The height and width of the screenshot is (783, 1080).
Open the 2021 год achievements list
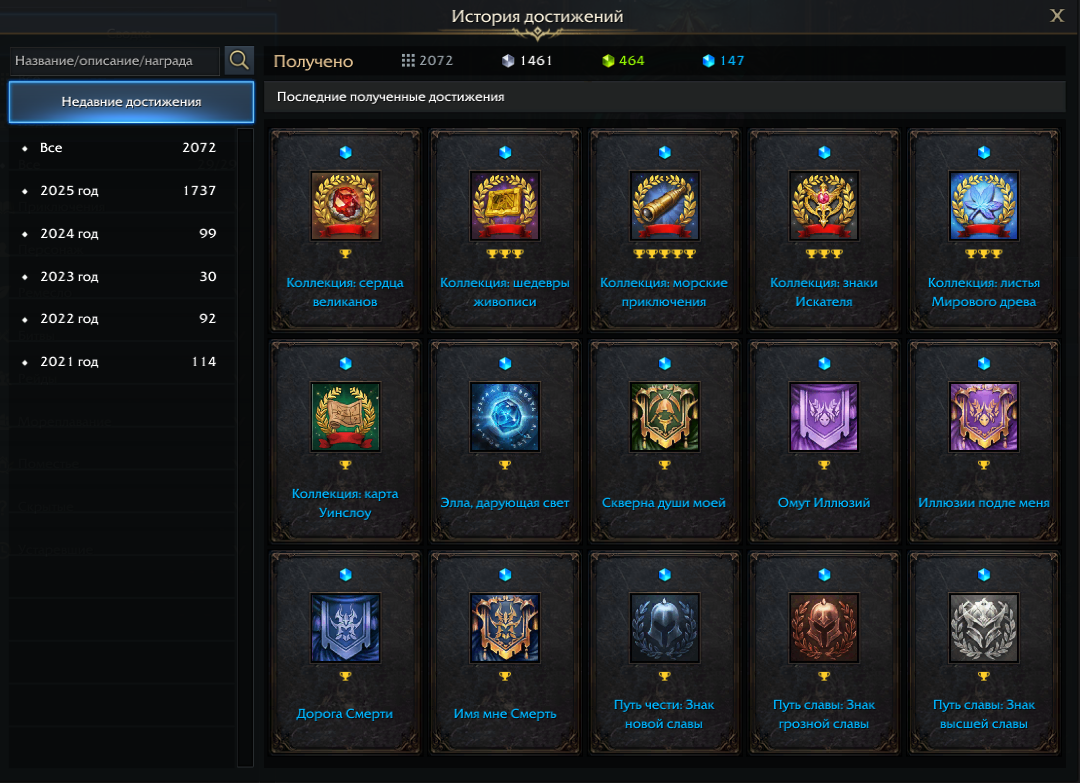[x=120, y=362]
